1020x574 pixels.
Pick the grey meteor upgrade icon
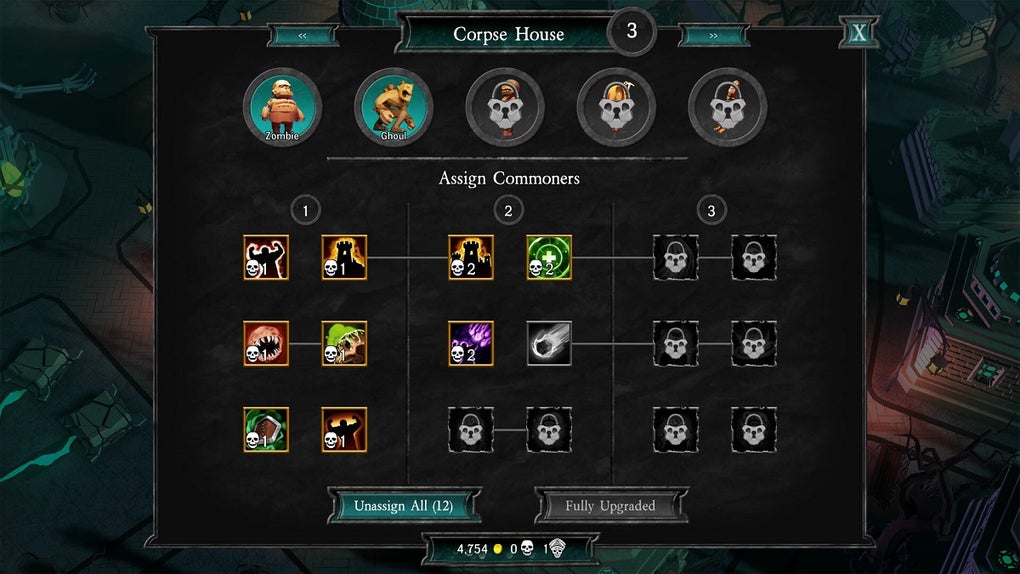pos(549,343)
